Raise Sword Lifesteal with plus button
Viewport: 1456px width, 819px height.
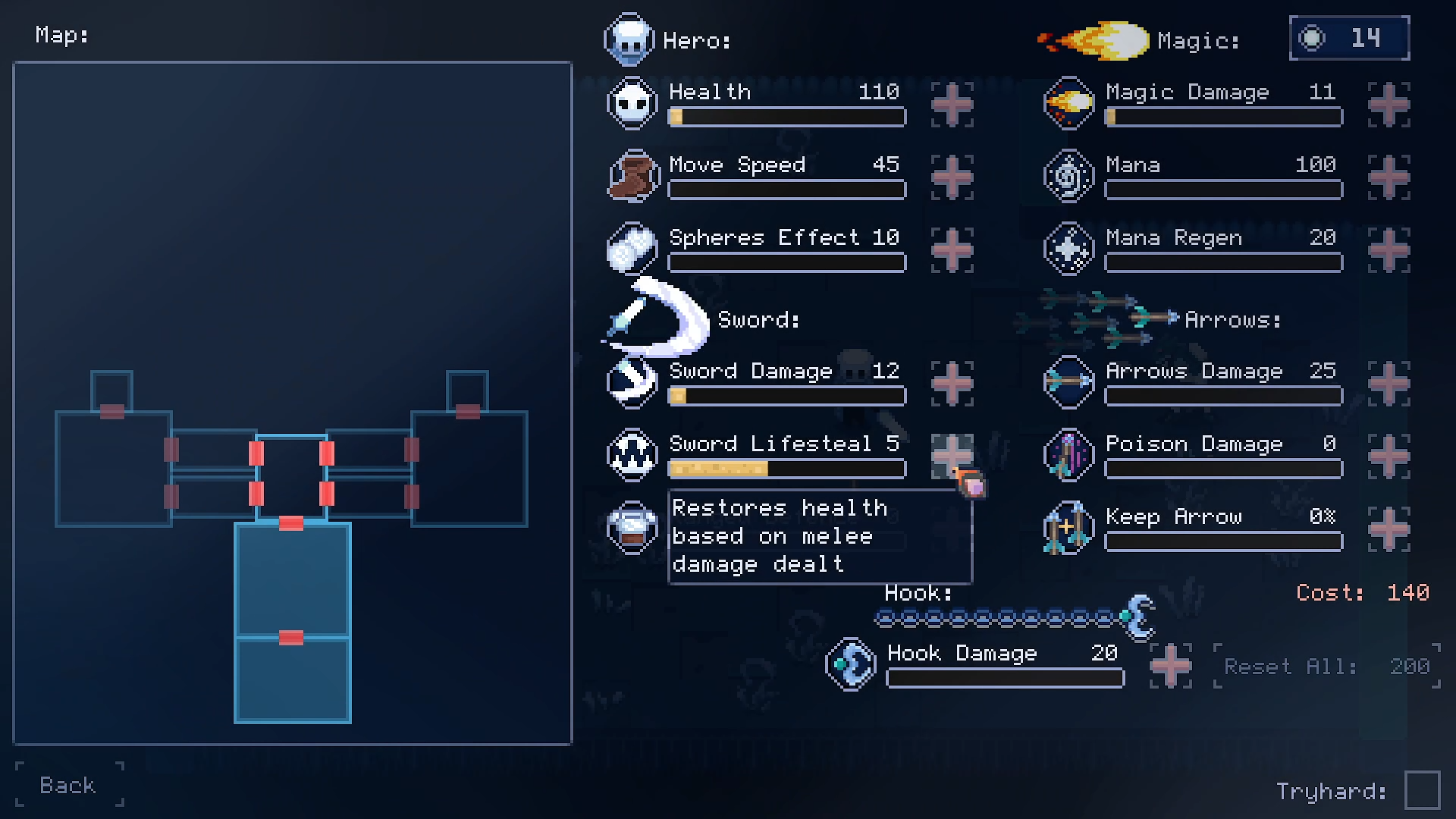(x=952, y=456)
